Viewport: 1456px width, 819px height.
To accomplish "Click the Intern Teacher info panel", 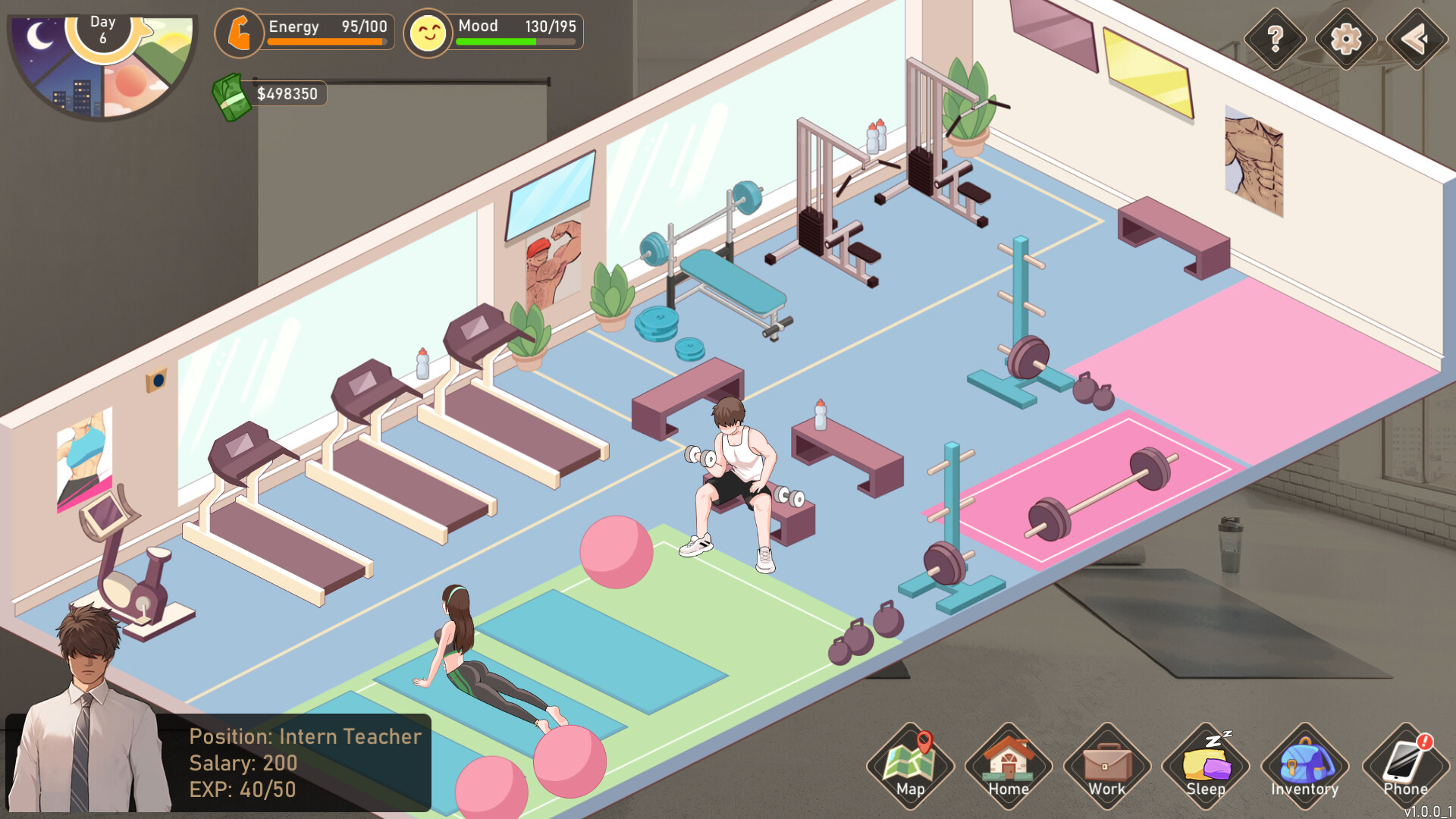I will [303, 762].
